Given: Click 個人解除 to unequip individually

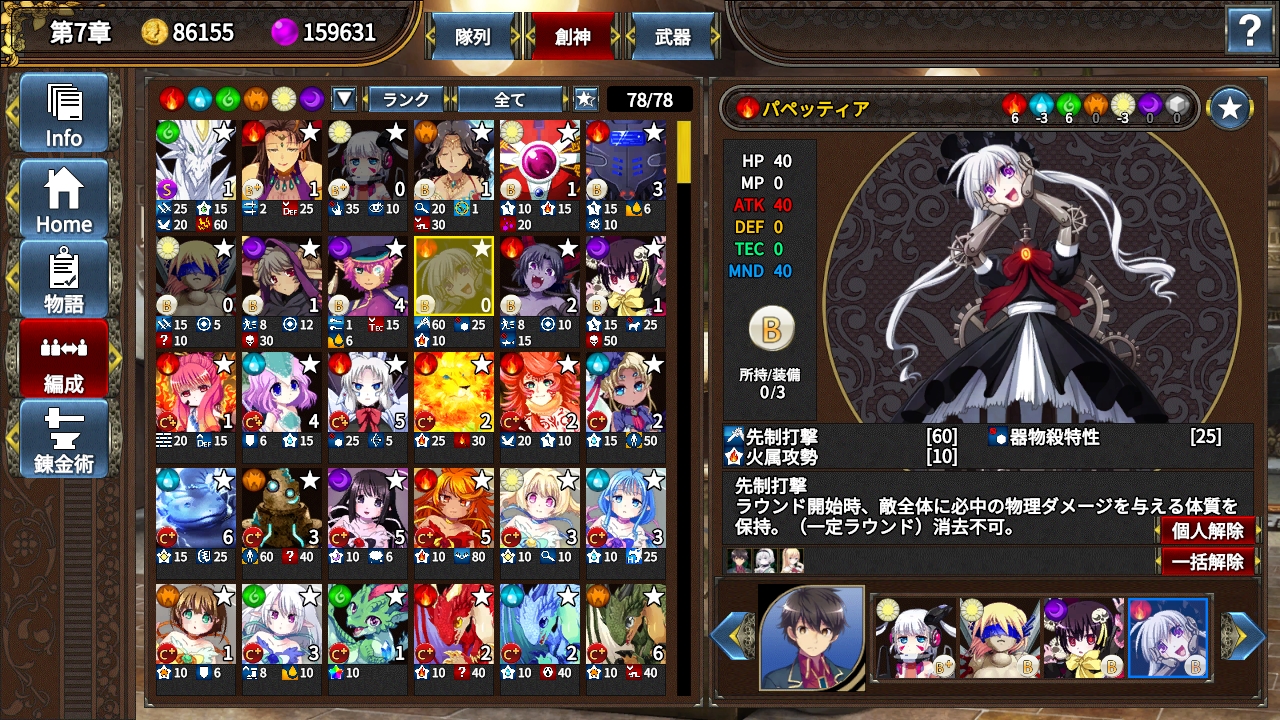Looking at the screenshot, I should click(x=1207, y=531).
